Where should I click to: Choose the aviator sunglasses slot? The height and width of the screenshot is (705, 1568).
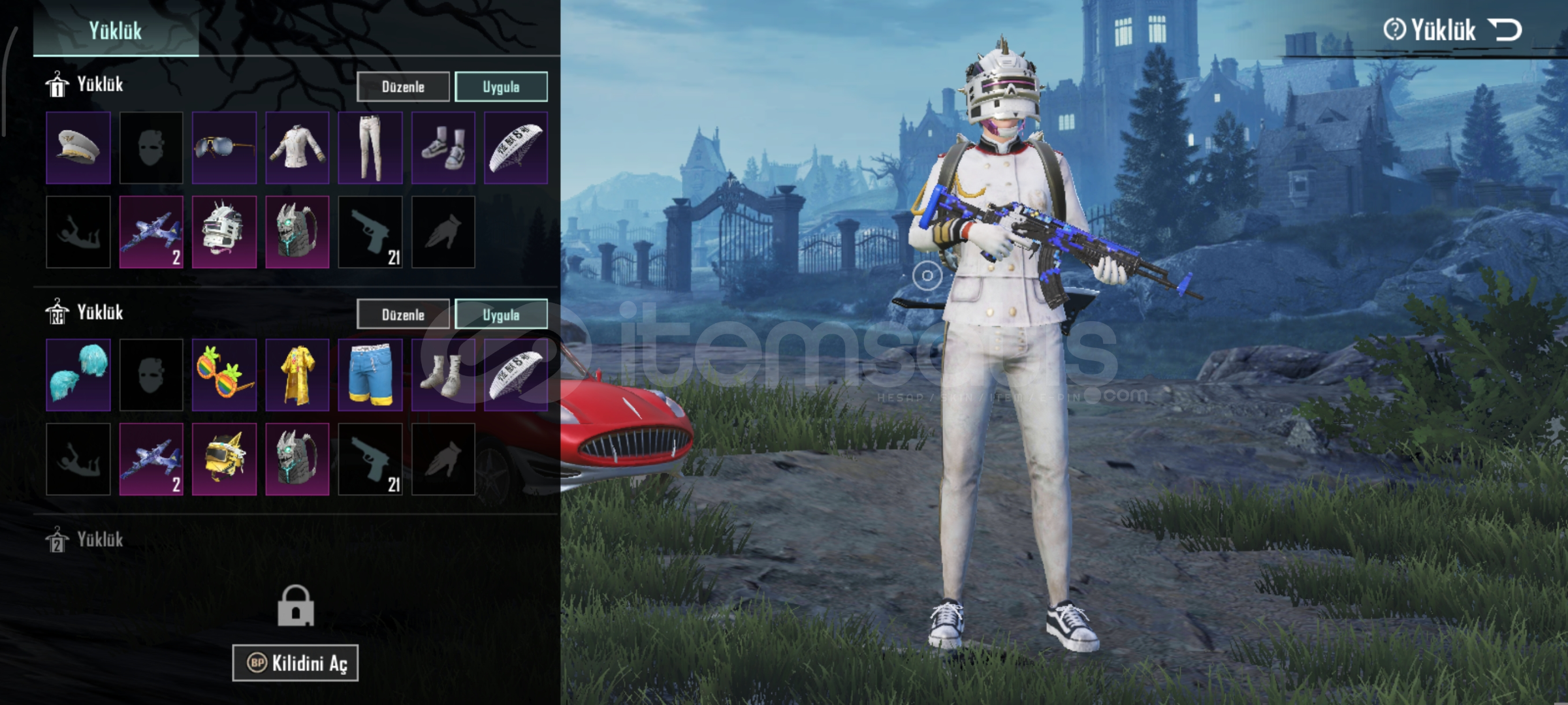[224, 148]
